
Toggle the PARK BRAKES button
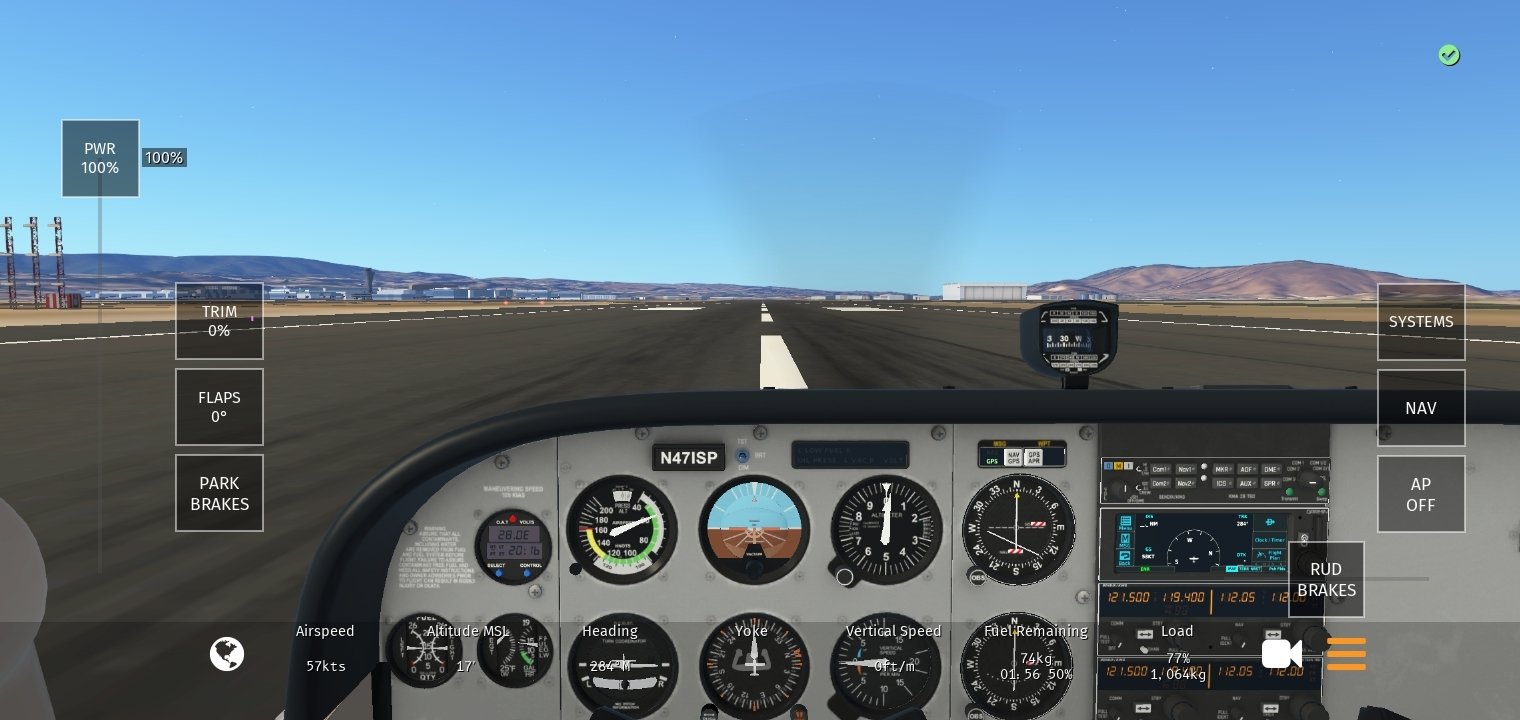pos(219,493)
